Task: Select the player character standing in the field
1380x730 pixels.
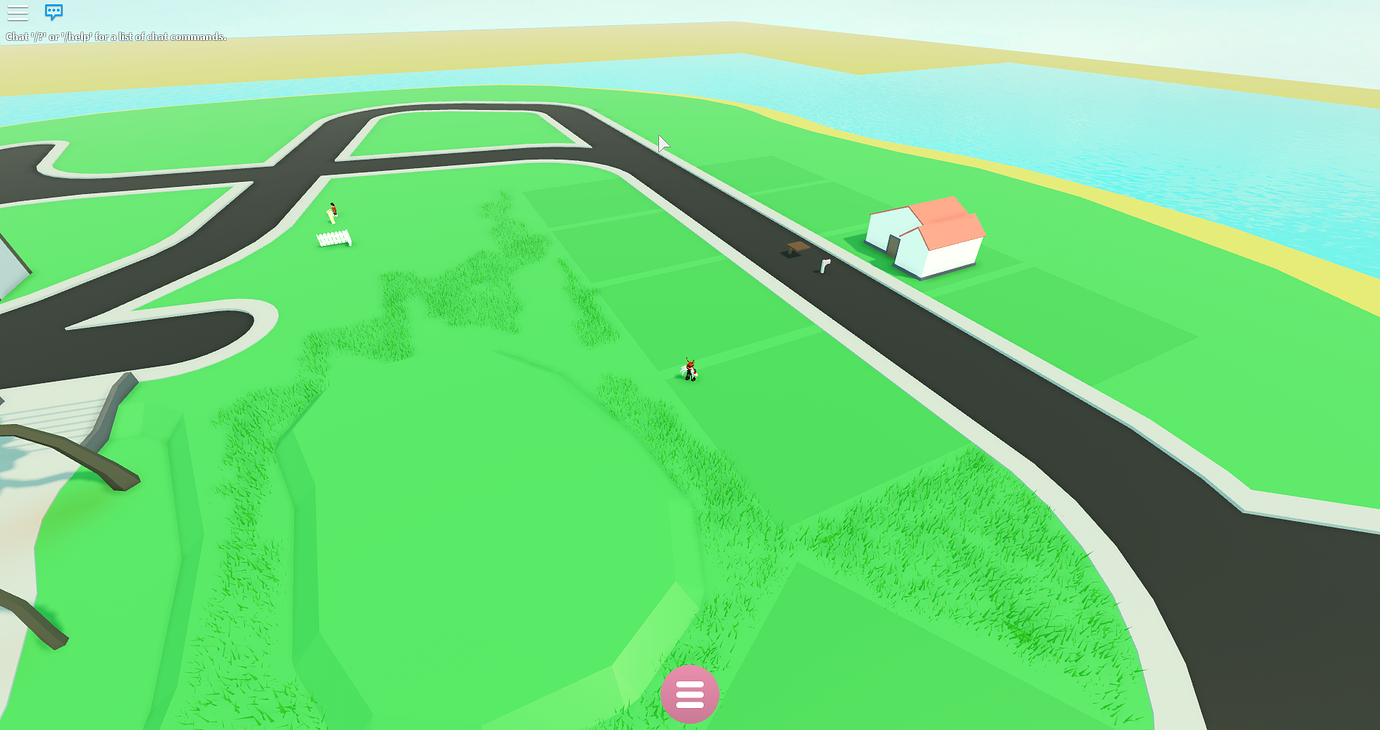Action: [x=689, y=368]
